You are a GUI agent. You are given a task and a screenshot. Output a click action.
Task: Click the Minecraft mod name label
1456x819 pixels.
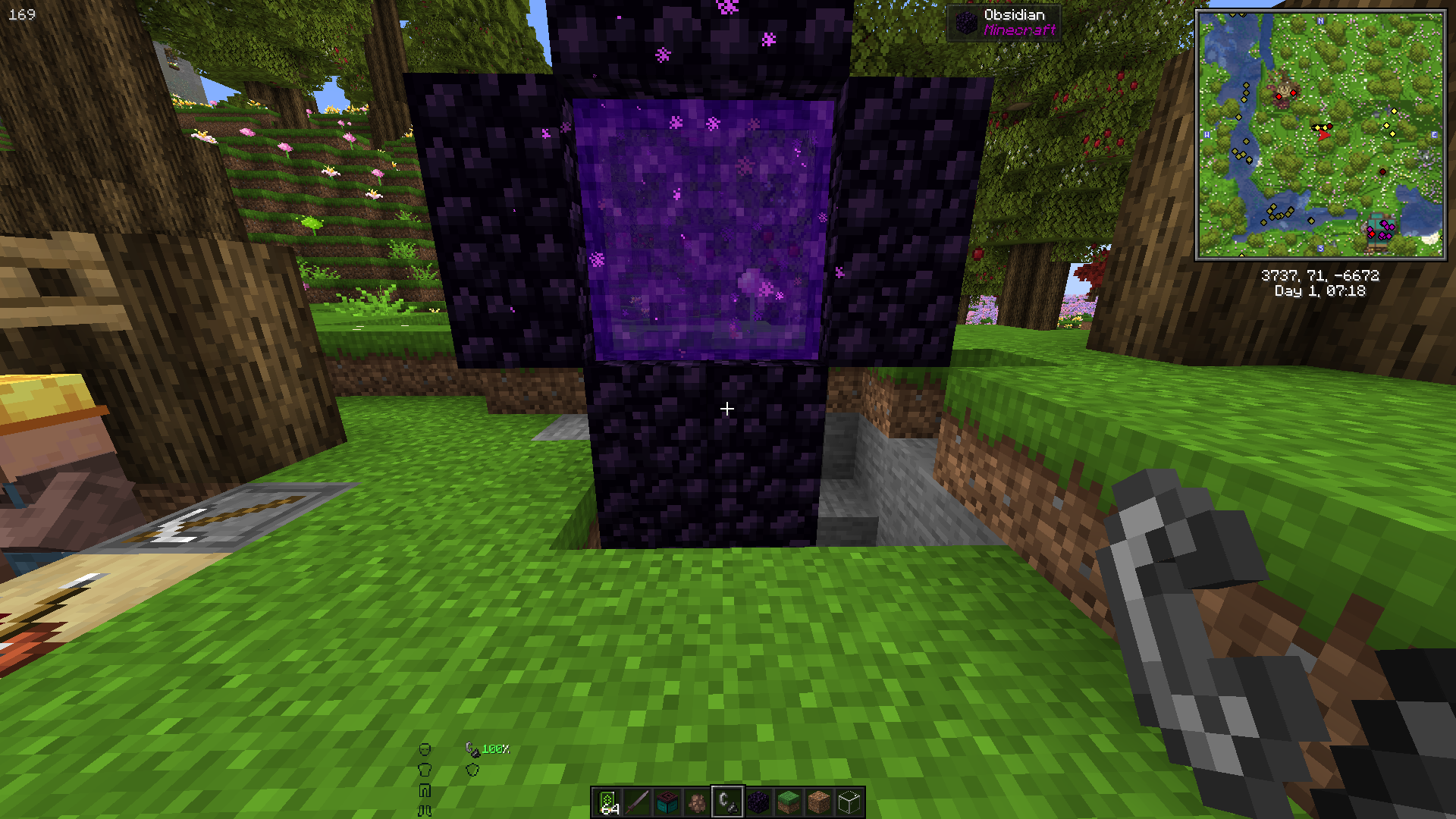1020,30
